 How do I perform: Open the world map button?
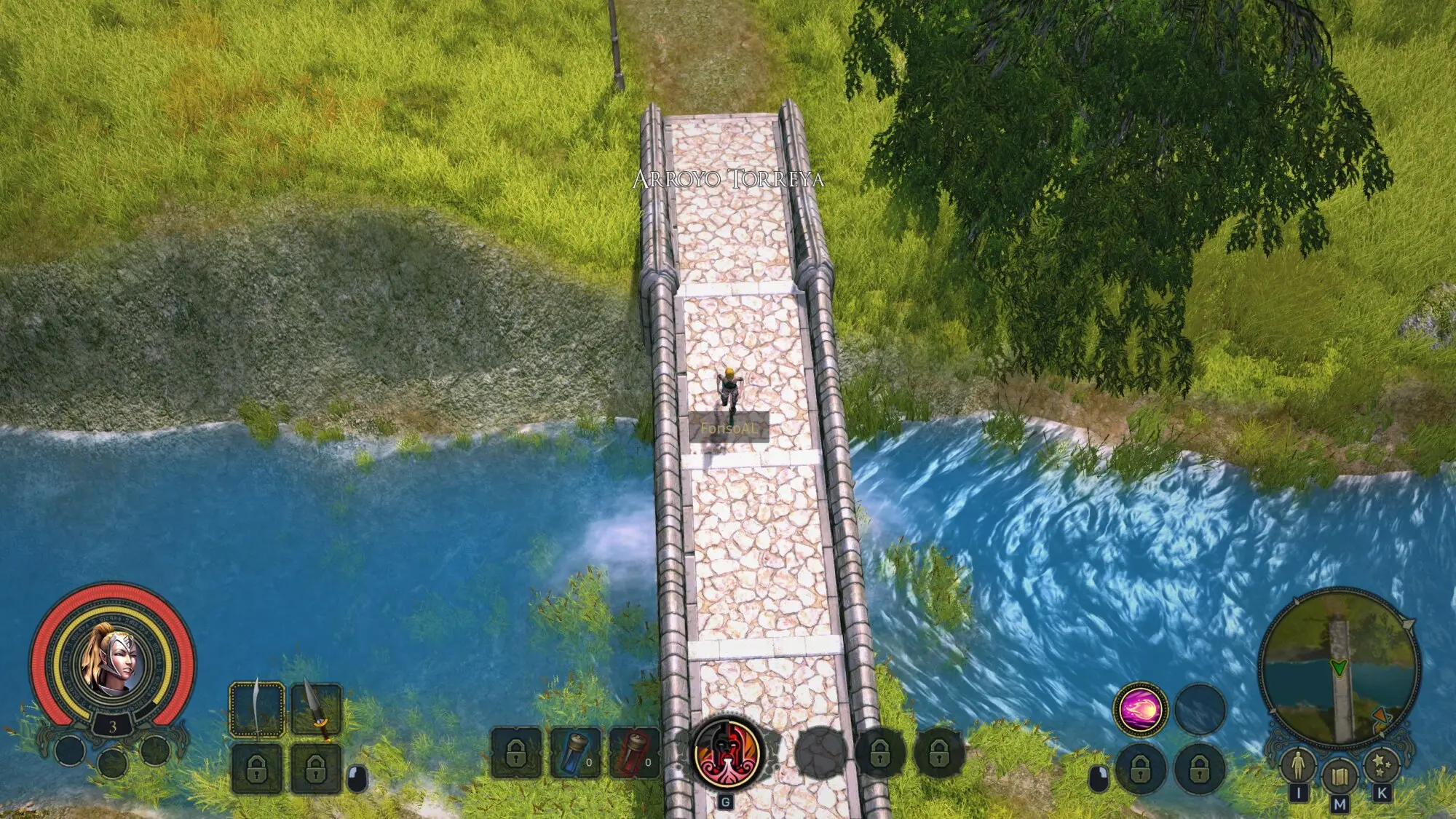click(x=1339, y=778)
